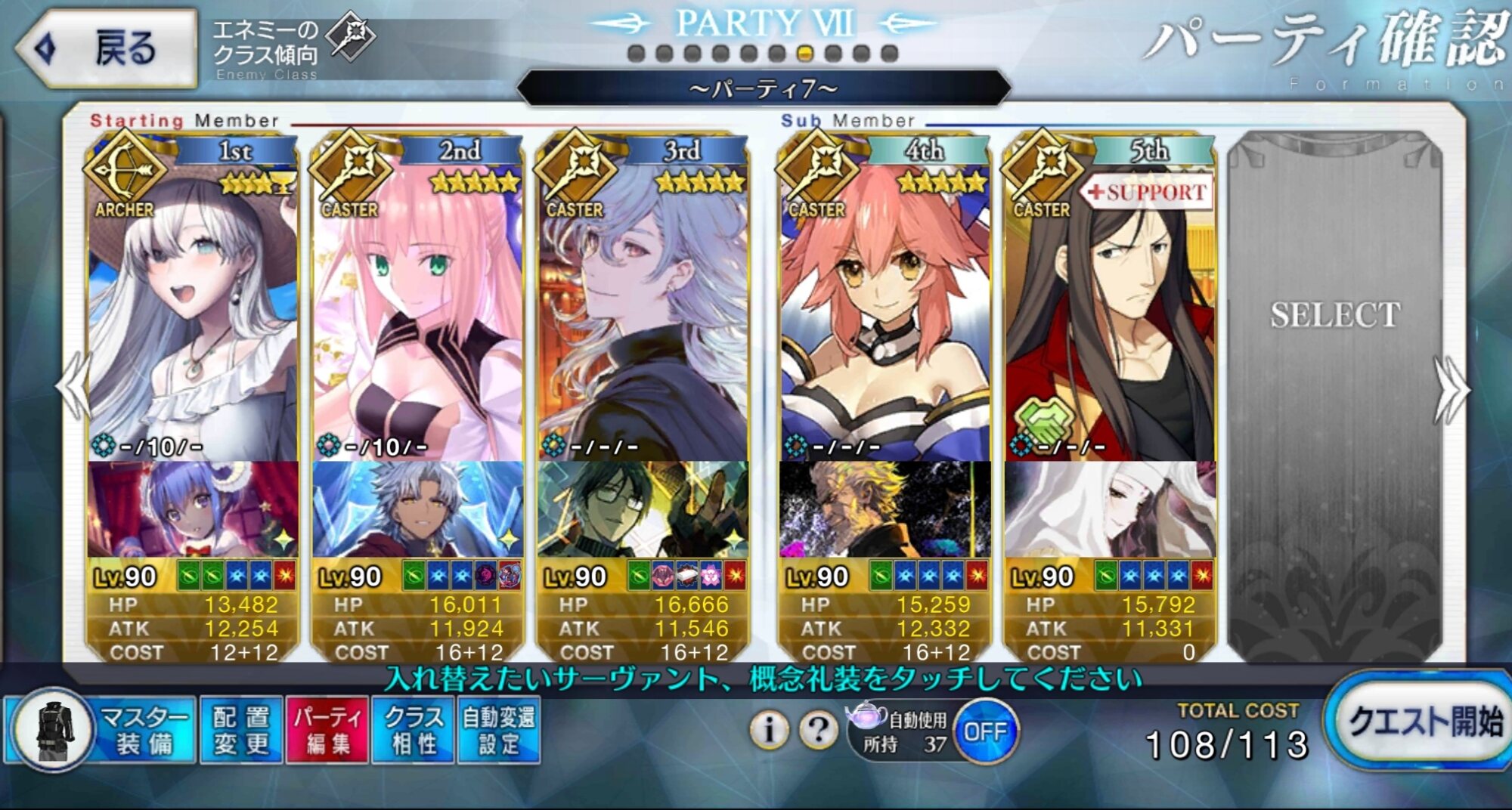Toggle the auto-use OFF switch
Image resolution: width=1512 pixels, height=810 pixels.
(985, 731)
